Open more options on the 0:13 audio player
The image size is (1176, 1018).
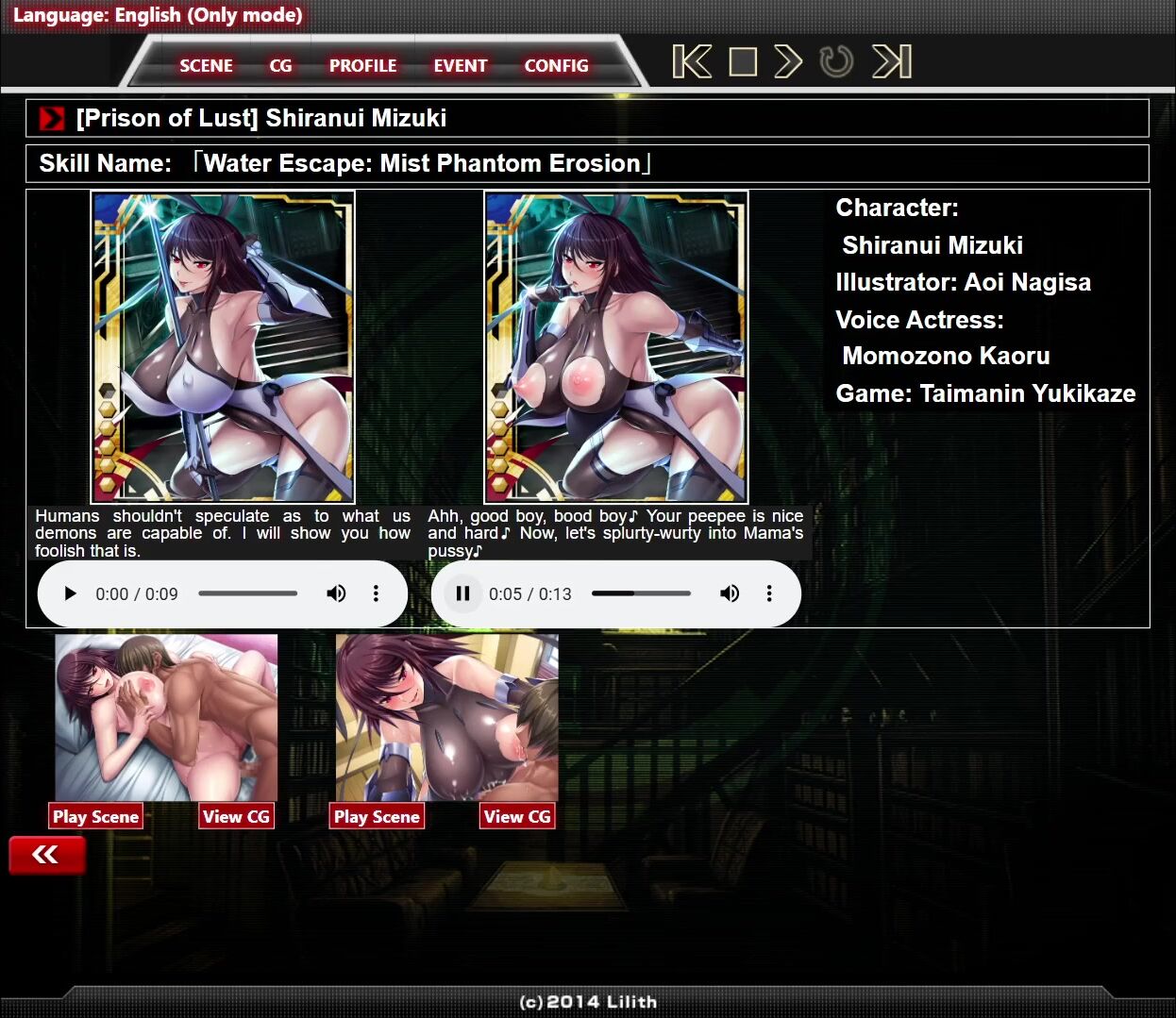click(769, 593)
